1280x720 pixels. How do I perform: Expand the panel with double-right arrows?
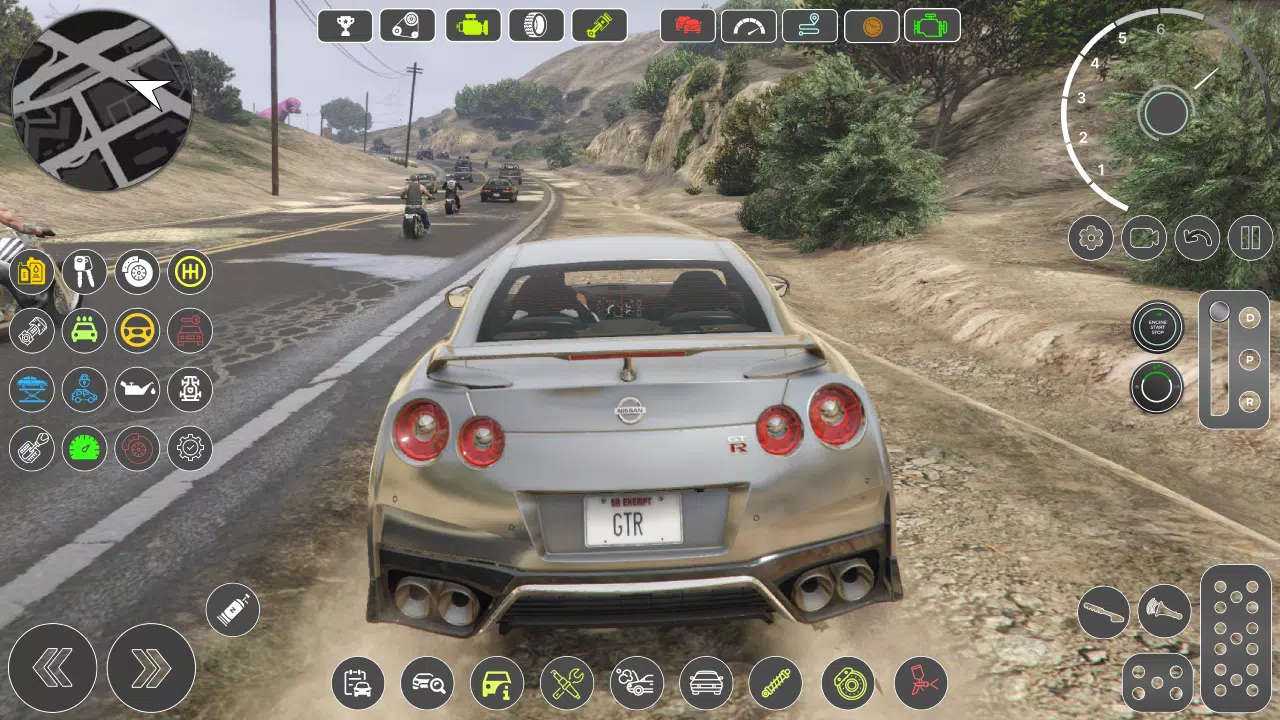(x=152, y=668)
